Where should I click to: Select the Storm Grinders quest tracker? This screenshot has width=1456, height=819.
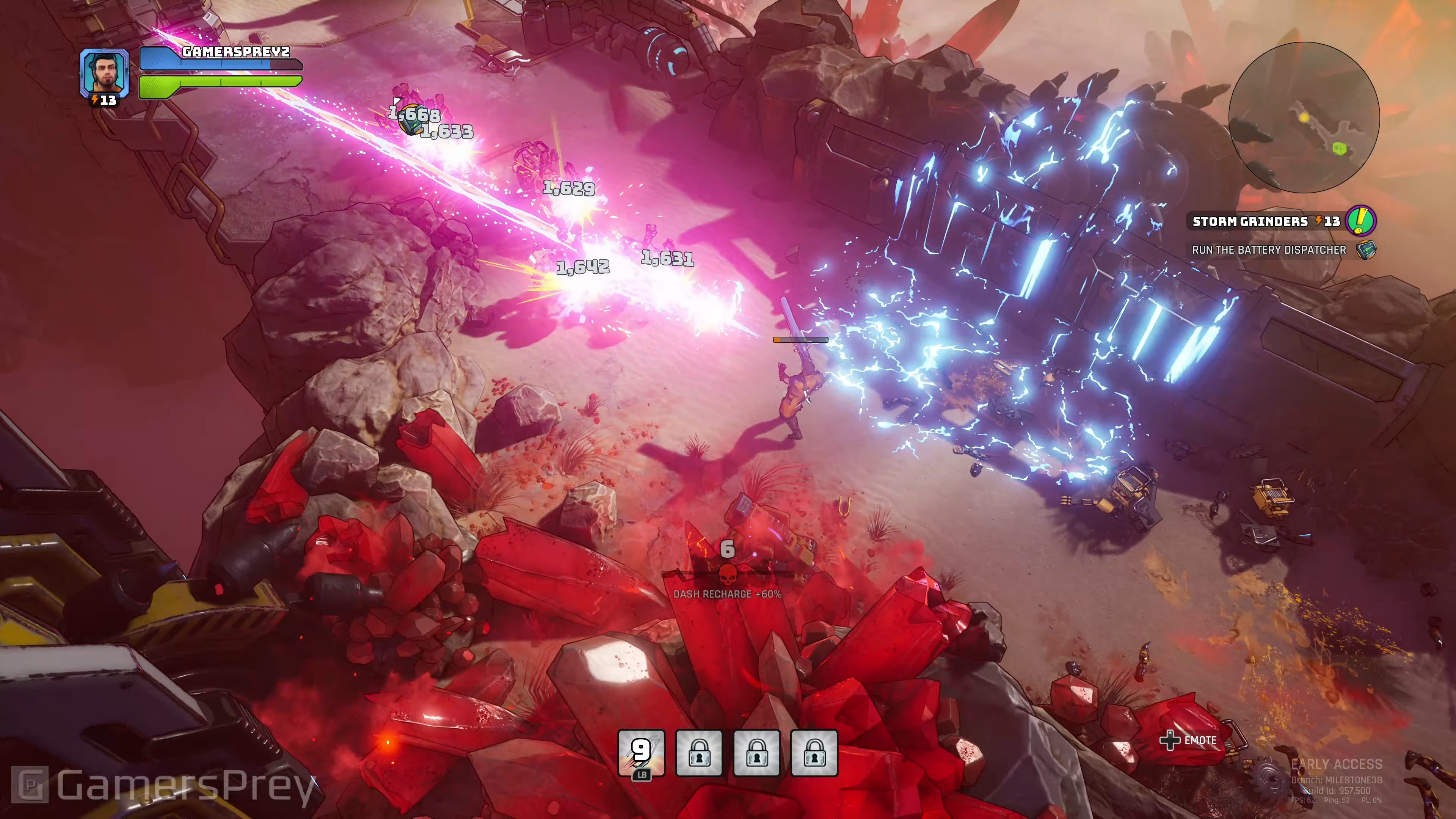tap(1266, 221)
